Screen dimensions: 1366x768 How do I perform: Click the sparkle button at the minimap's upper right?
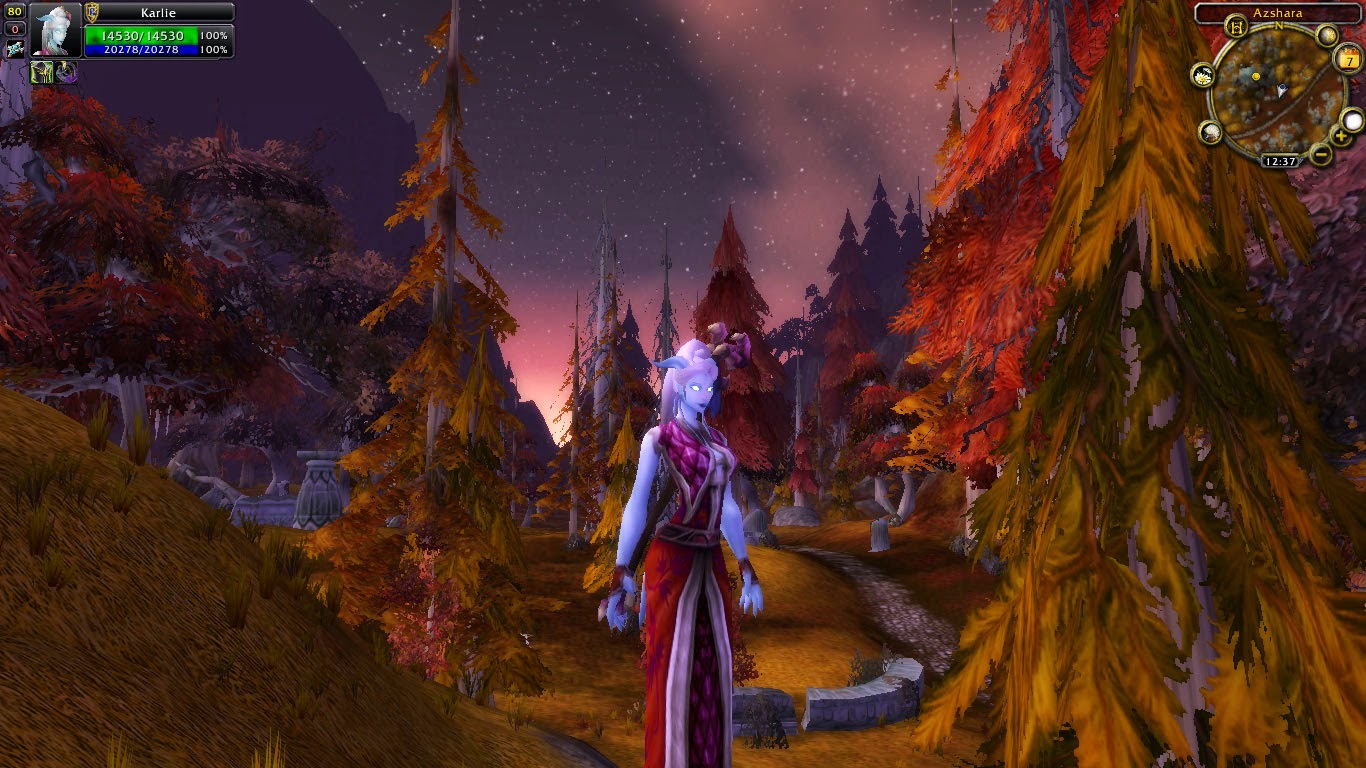[1327, 35]
